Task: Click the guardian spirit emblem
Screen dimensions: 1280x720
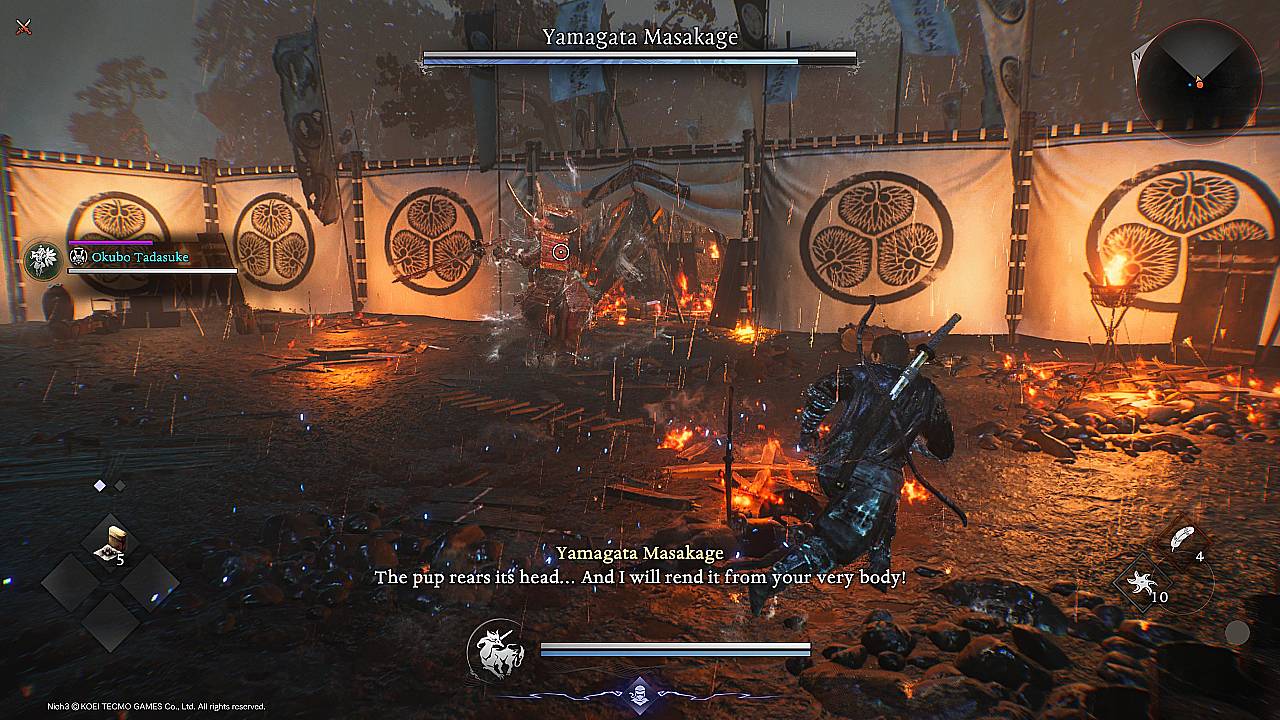Action: 497,650
